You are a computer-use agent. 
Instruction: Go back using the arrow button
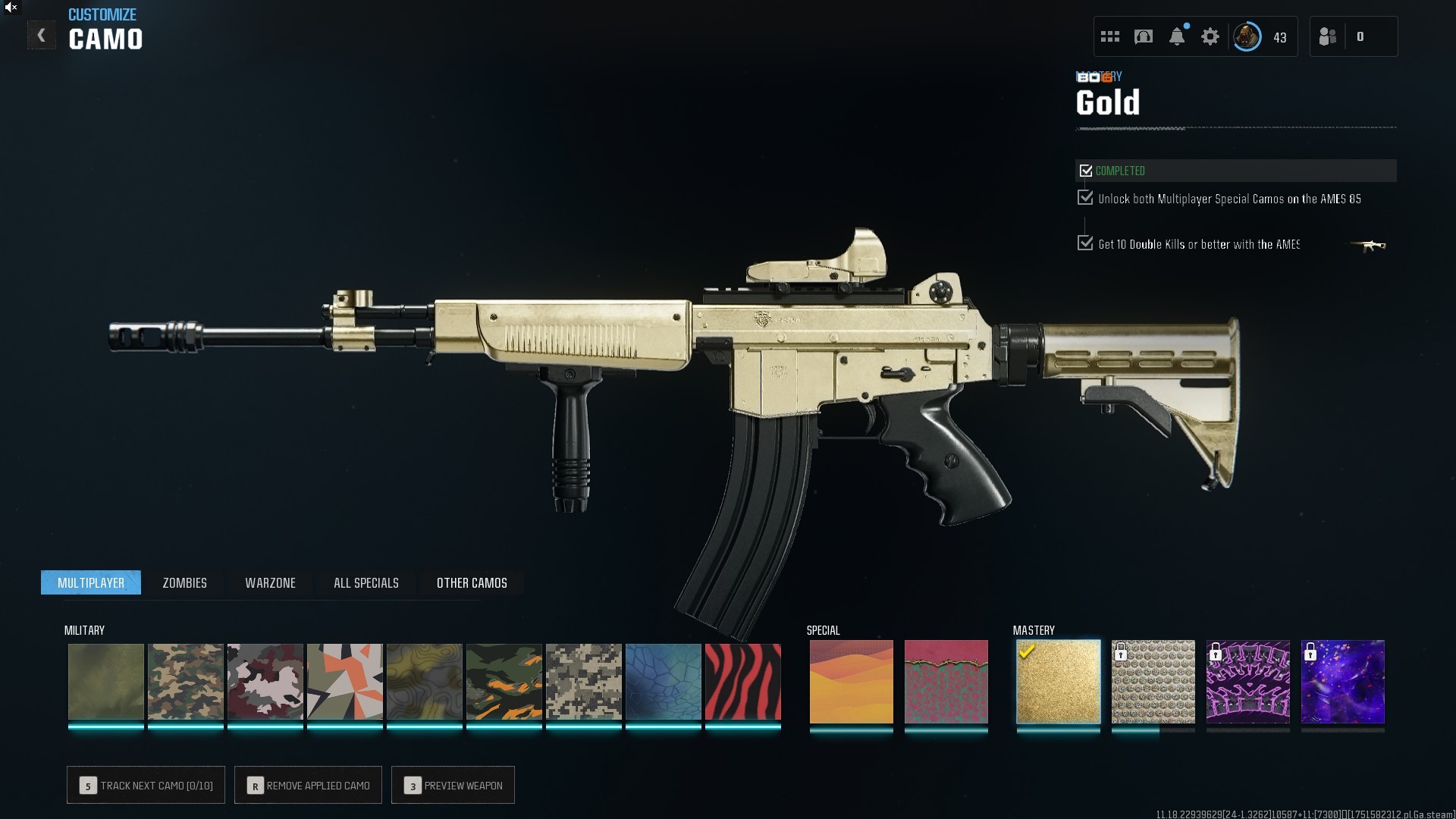point(42,36)
